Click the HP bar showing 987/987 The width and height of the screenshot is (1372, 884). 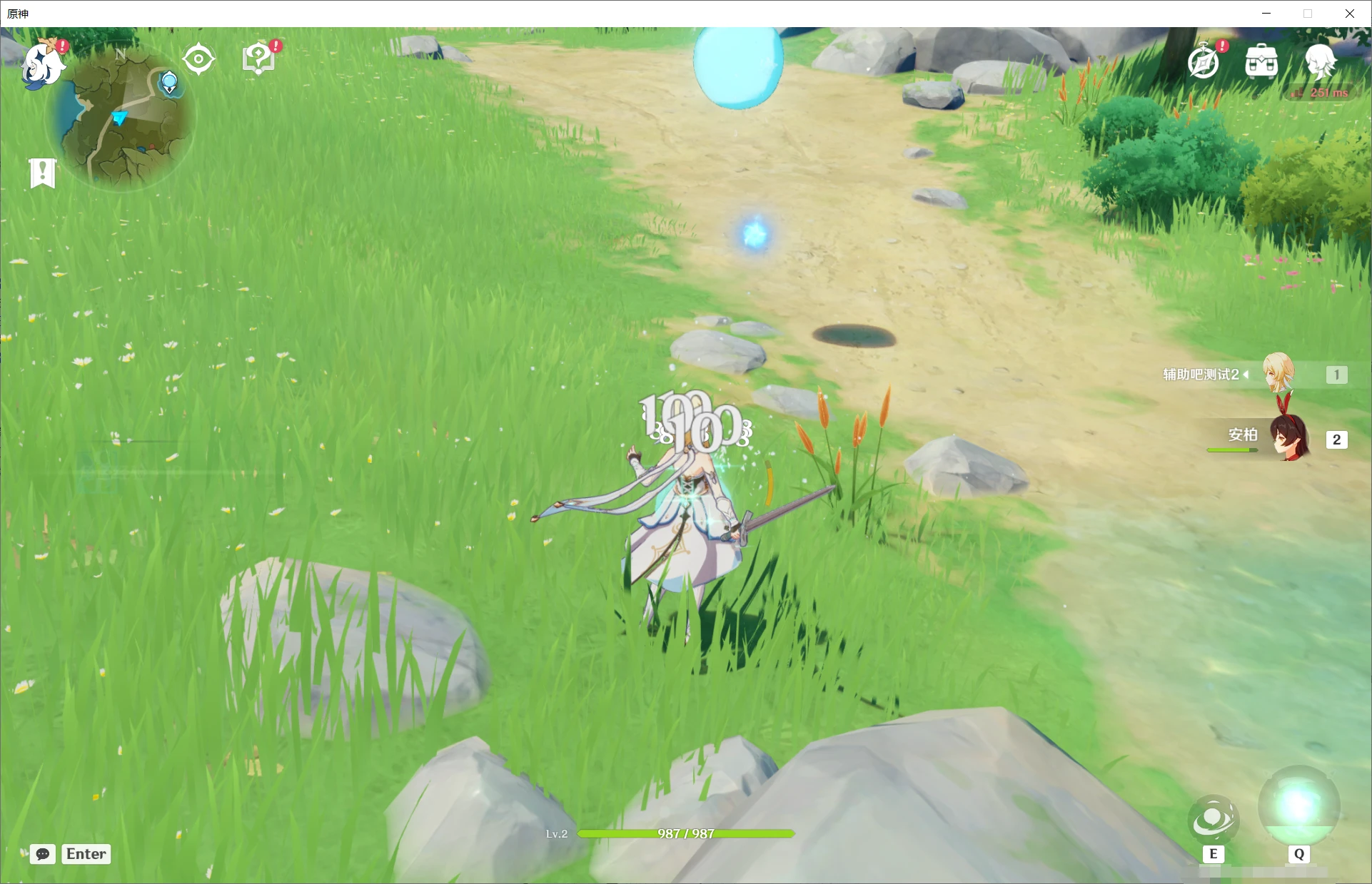tap(685, 833)
